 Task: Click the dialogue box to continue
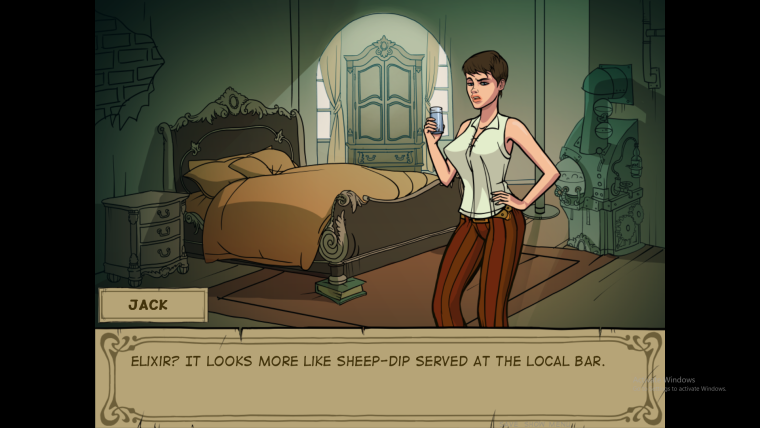click(x=378, y=375)
